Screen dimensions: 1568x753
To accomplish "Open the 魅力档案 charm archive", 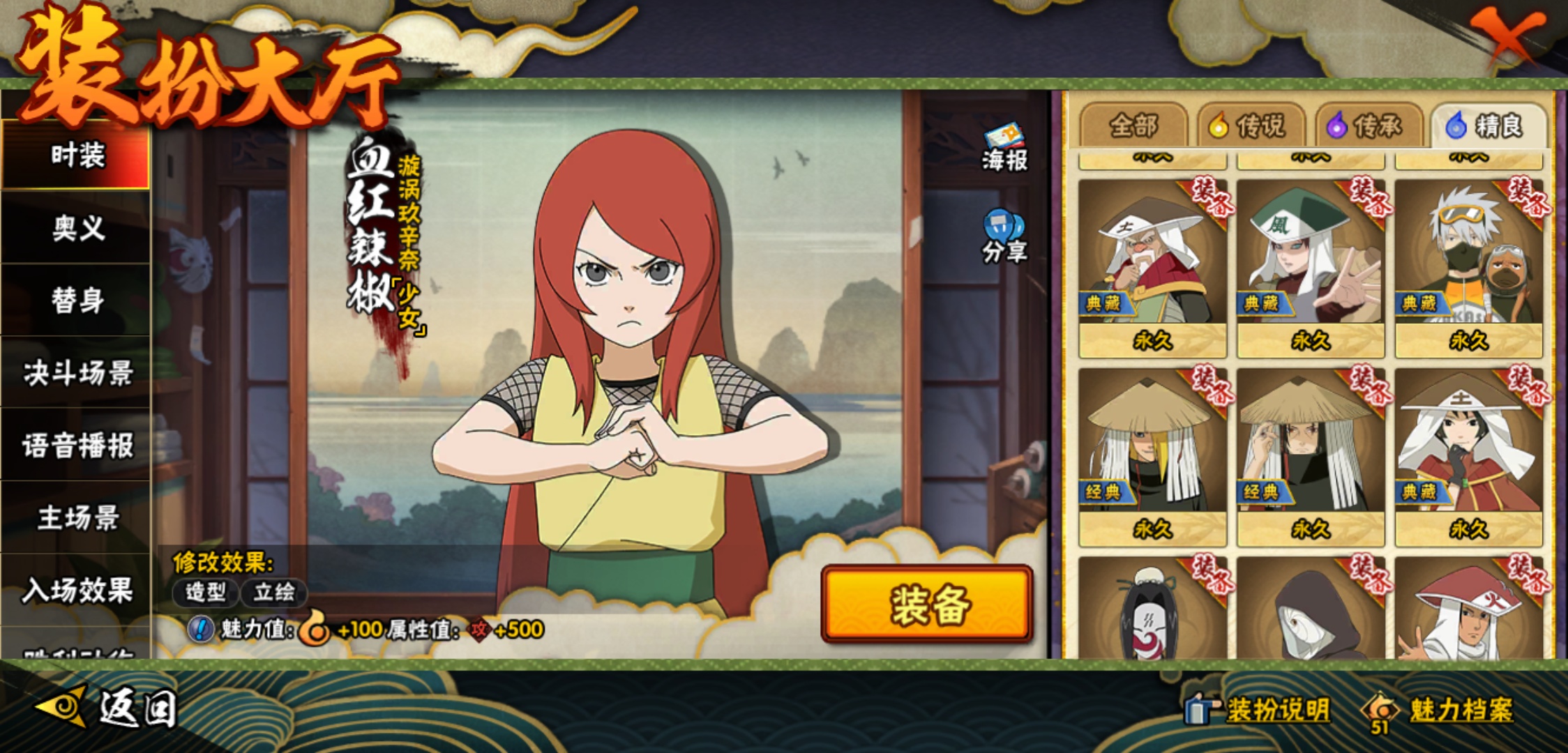I will tap(1440, 710).
